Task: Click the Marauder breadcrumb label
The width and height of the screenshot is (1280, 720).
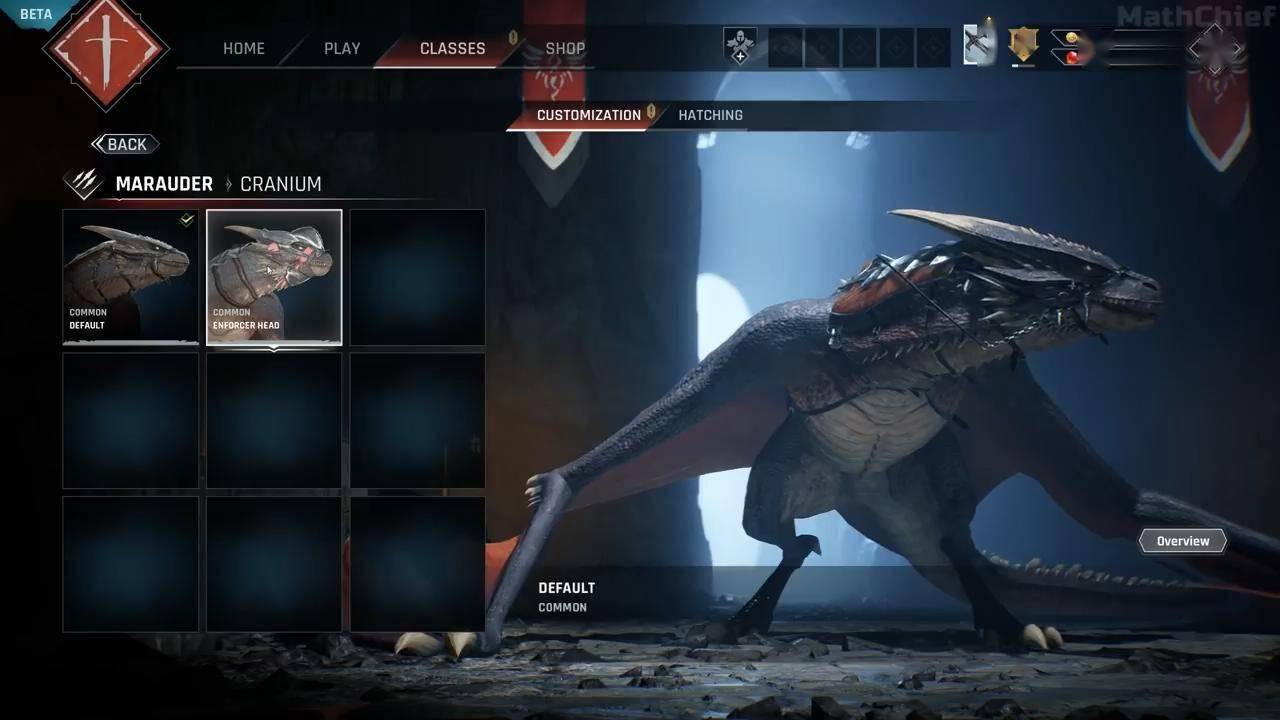Action: click(x=164, y=184)
